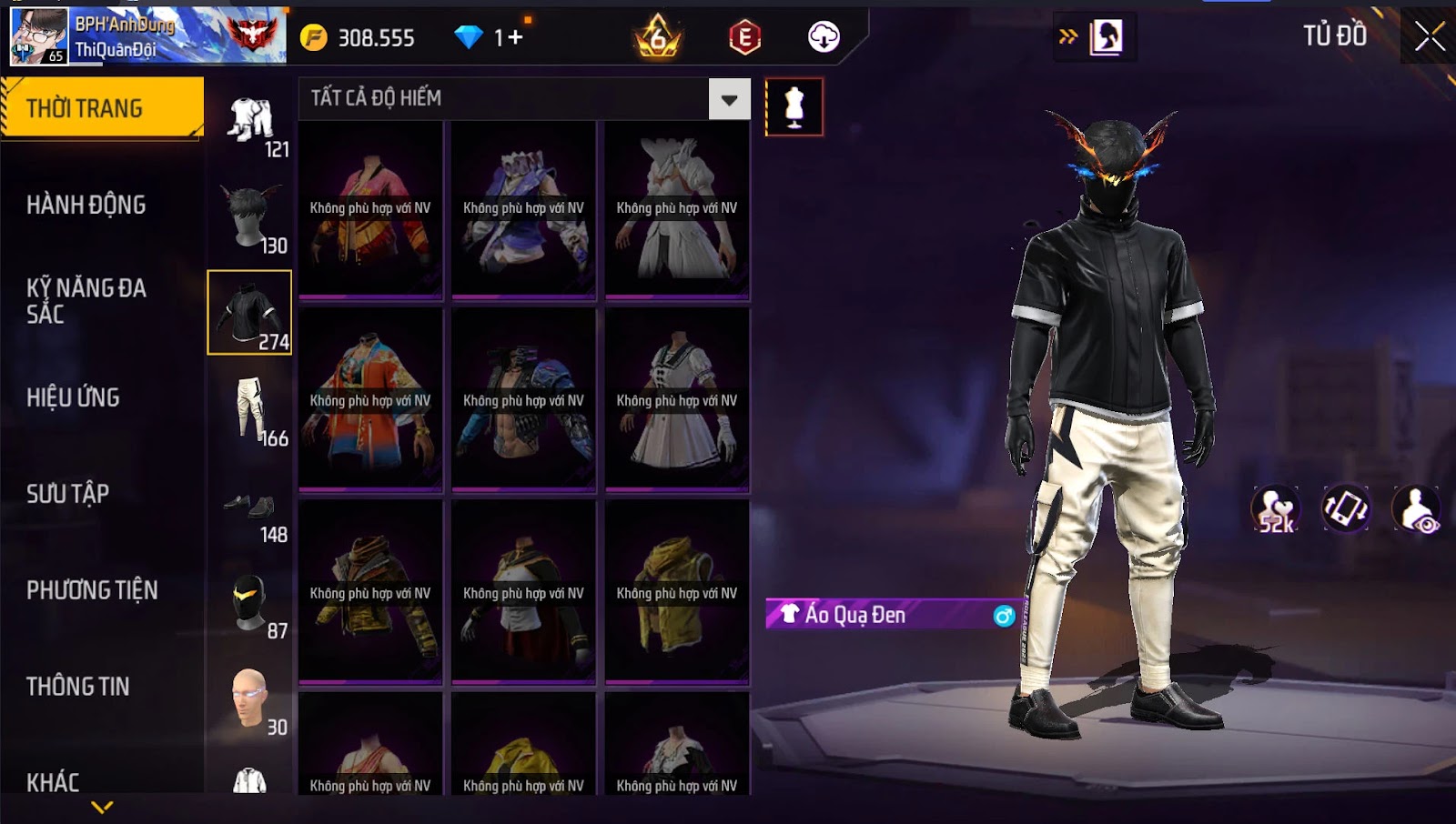Open the shoes category with 148 items

coord(251,507)
